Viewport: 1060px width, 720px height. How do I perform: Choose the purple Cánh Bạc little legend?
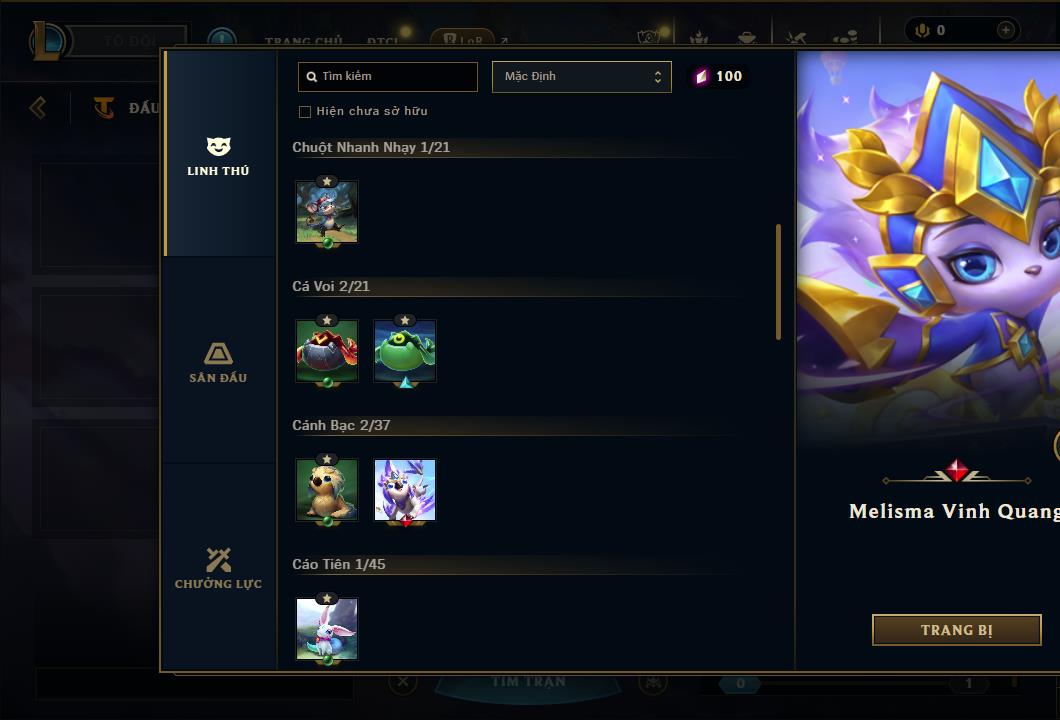click(x=405, y=490)
